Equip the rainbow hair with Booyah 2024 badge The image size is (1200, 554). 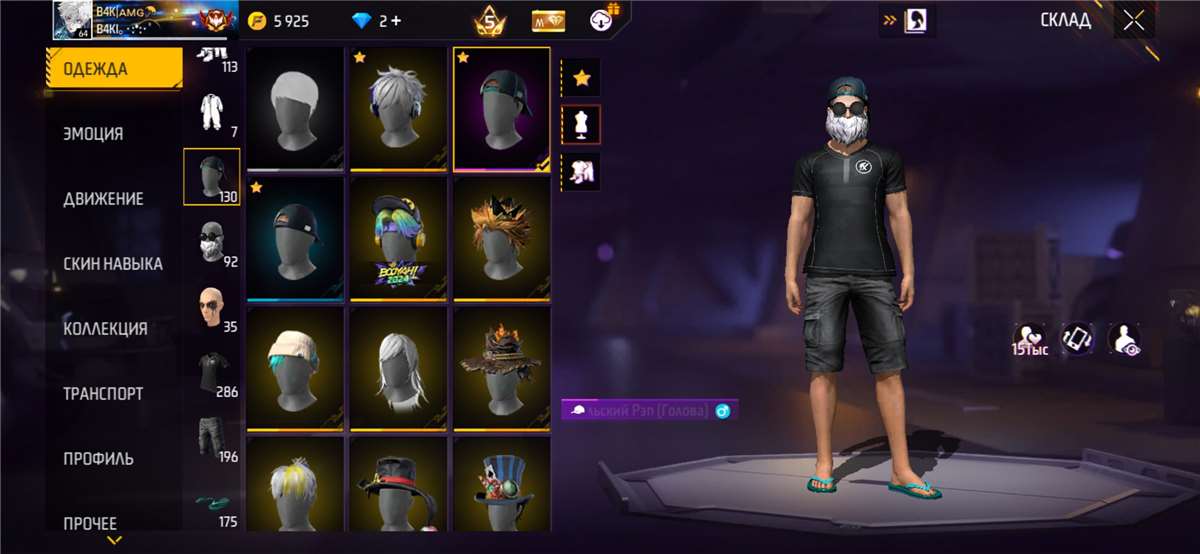[398, 239]
